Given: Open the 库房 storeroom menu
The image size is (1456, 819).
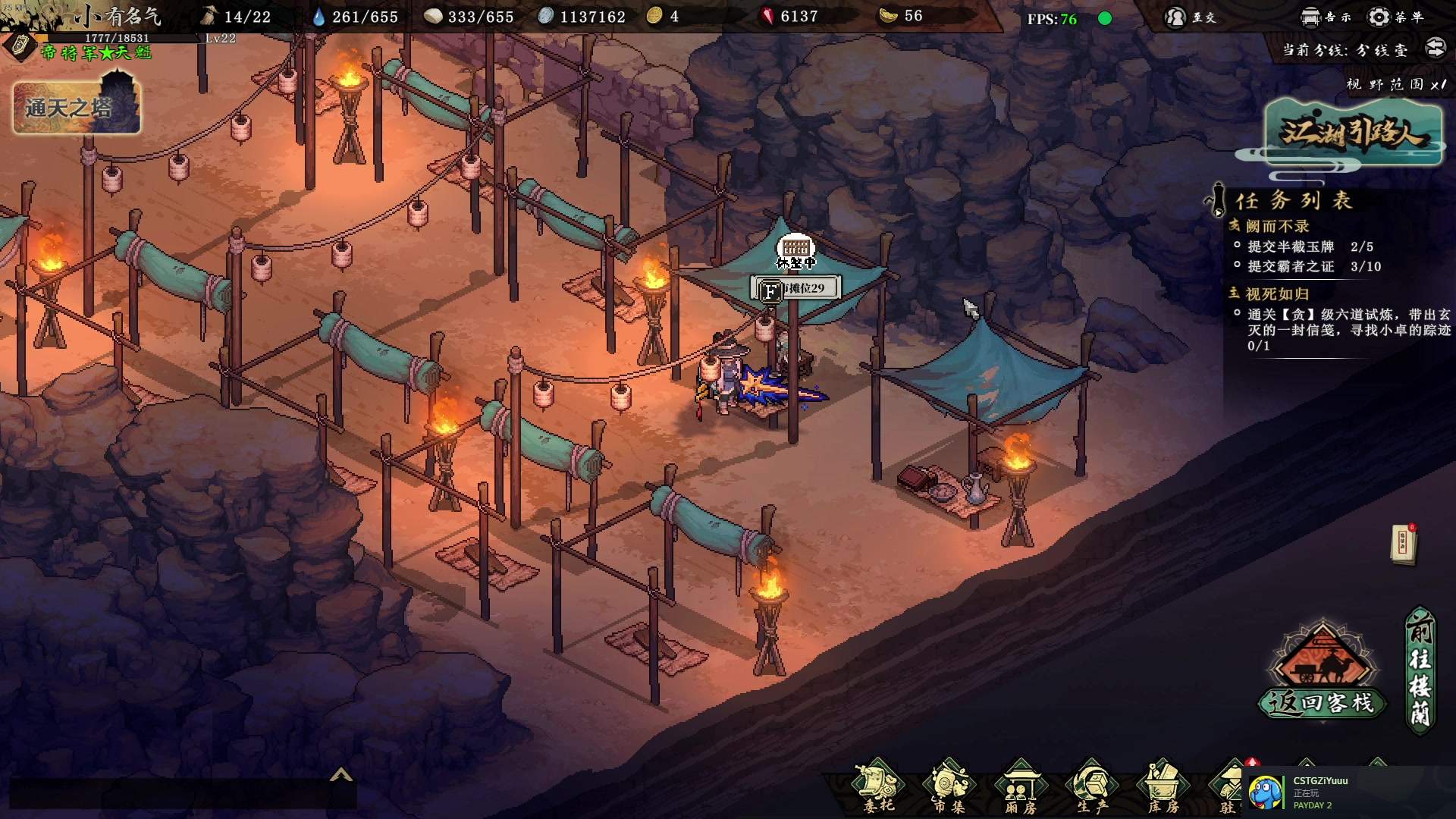Looking at the screenshot, I should [1163, 786].
